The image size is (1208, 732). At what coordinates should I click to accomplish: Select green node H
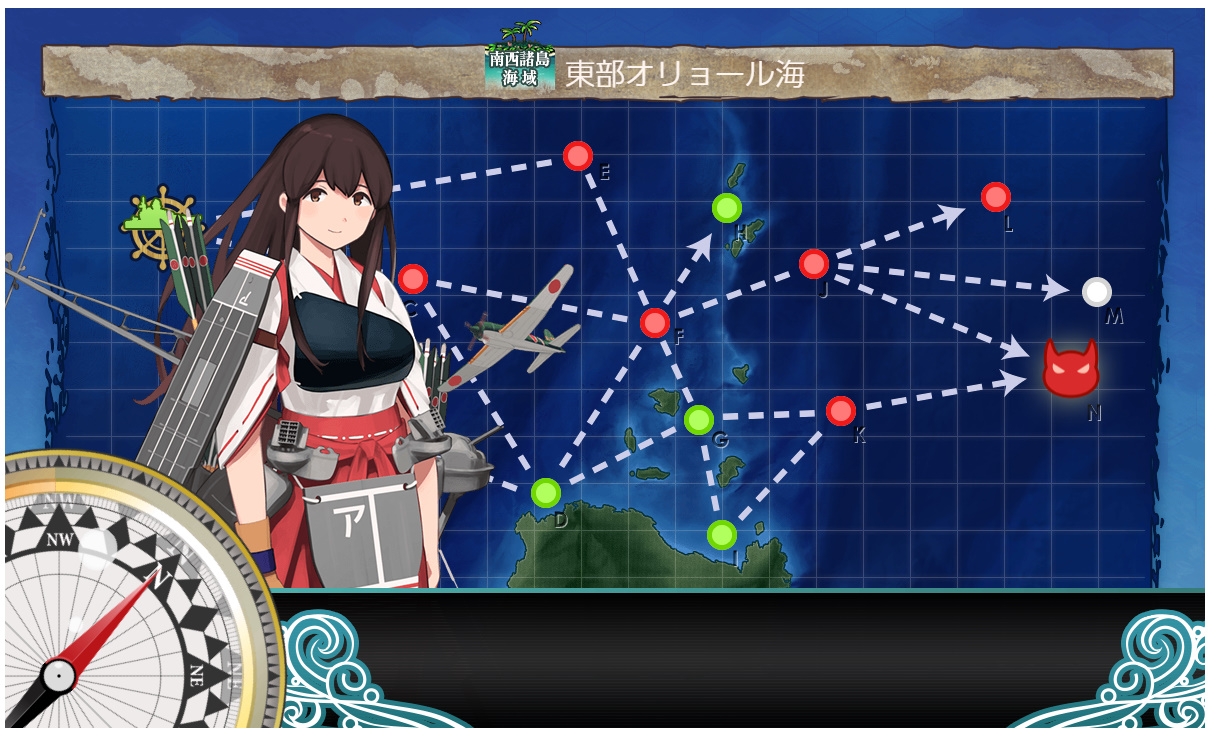coord(727,208)
